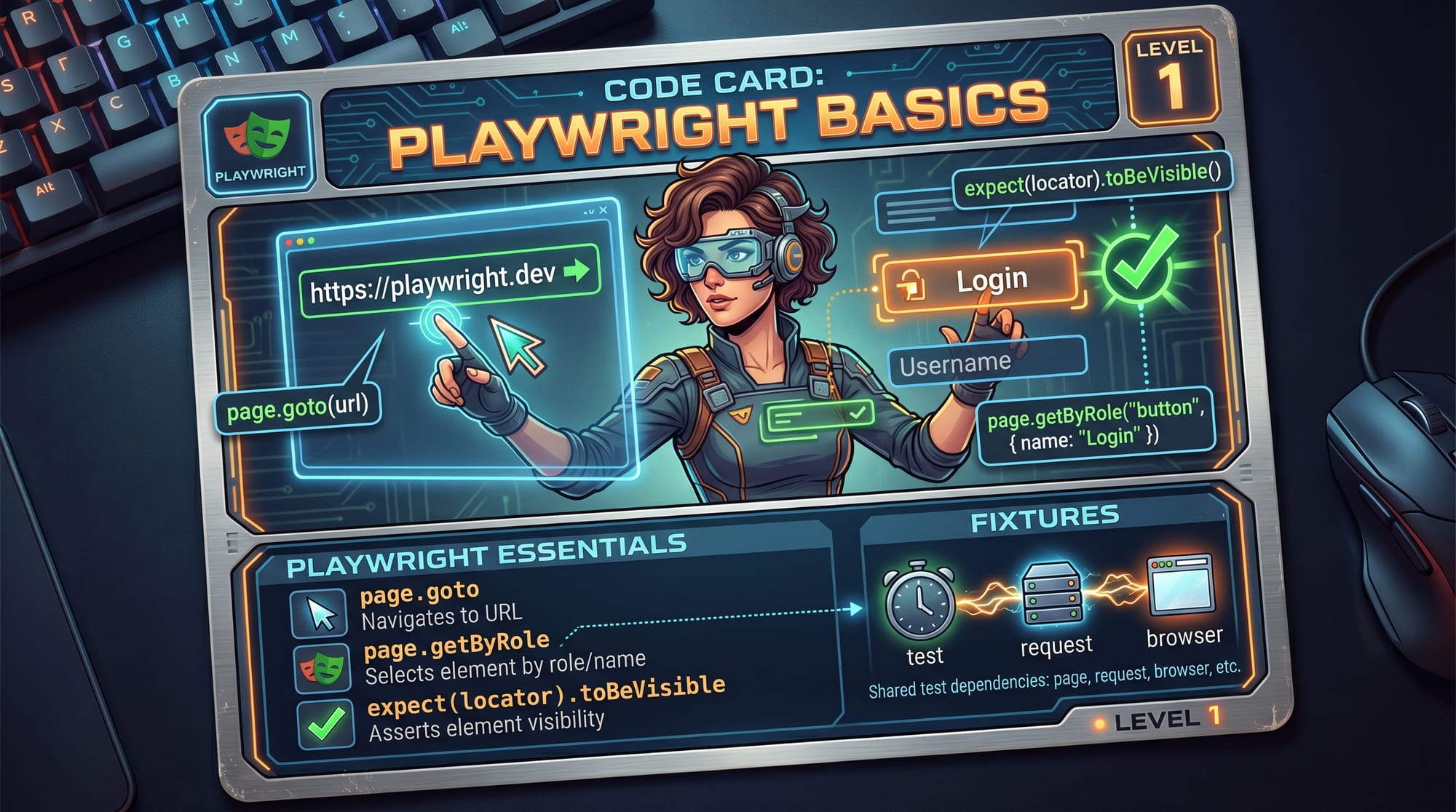Open the Playwright masks logo badge

click(x=258, y=143)
